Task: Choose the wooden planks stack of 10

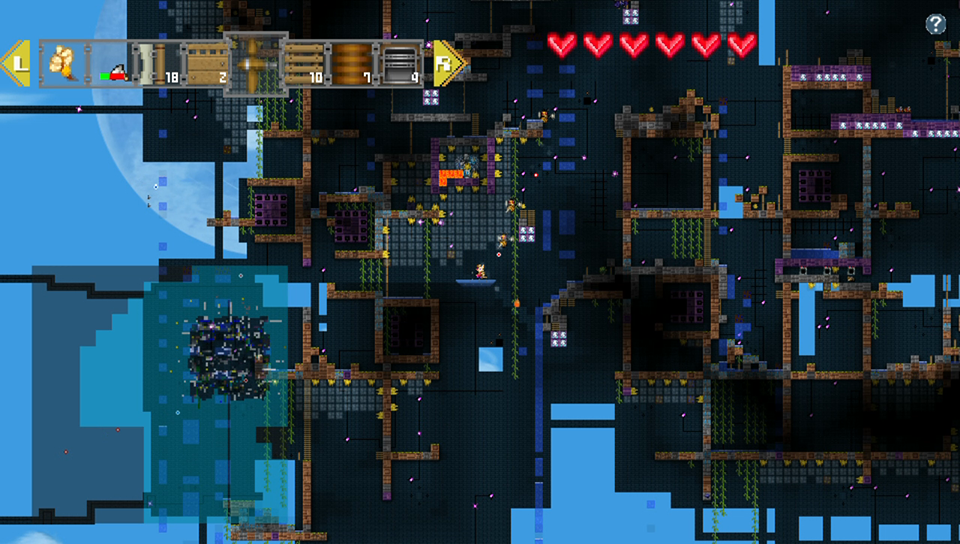Action: [x=304, y=63]
